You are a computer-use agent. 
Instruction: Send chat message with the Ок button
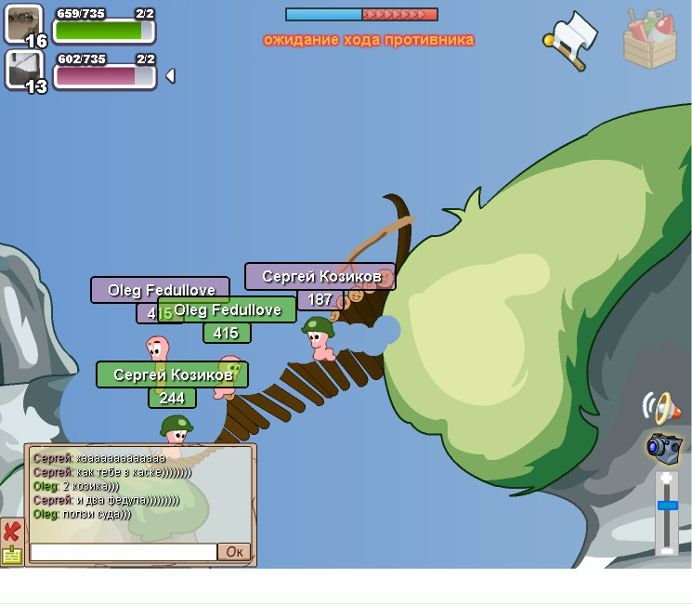coord(235,552)
